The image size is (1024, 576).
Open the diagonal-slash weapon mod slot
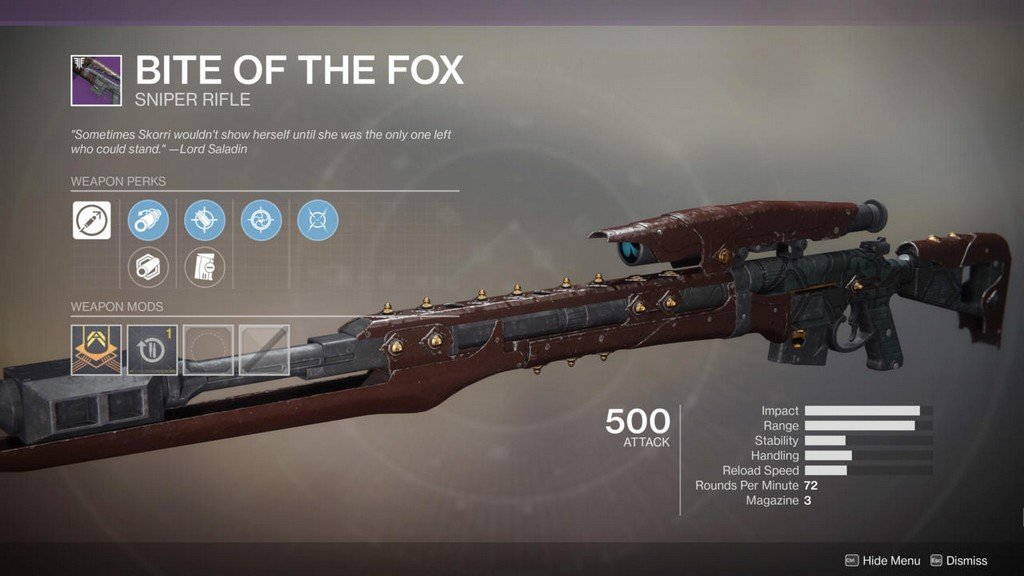(x=264, y=349)
